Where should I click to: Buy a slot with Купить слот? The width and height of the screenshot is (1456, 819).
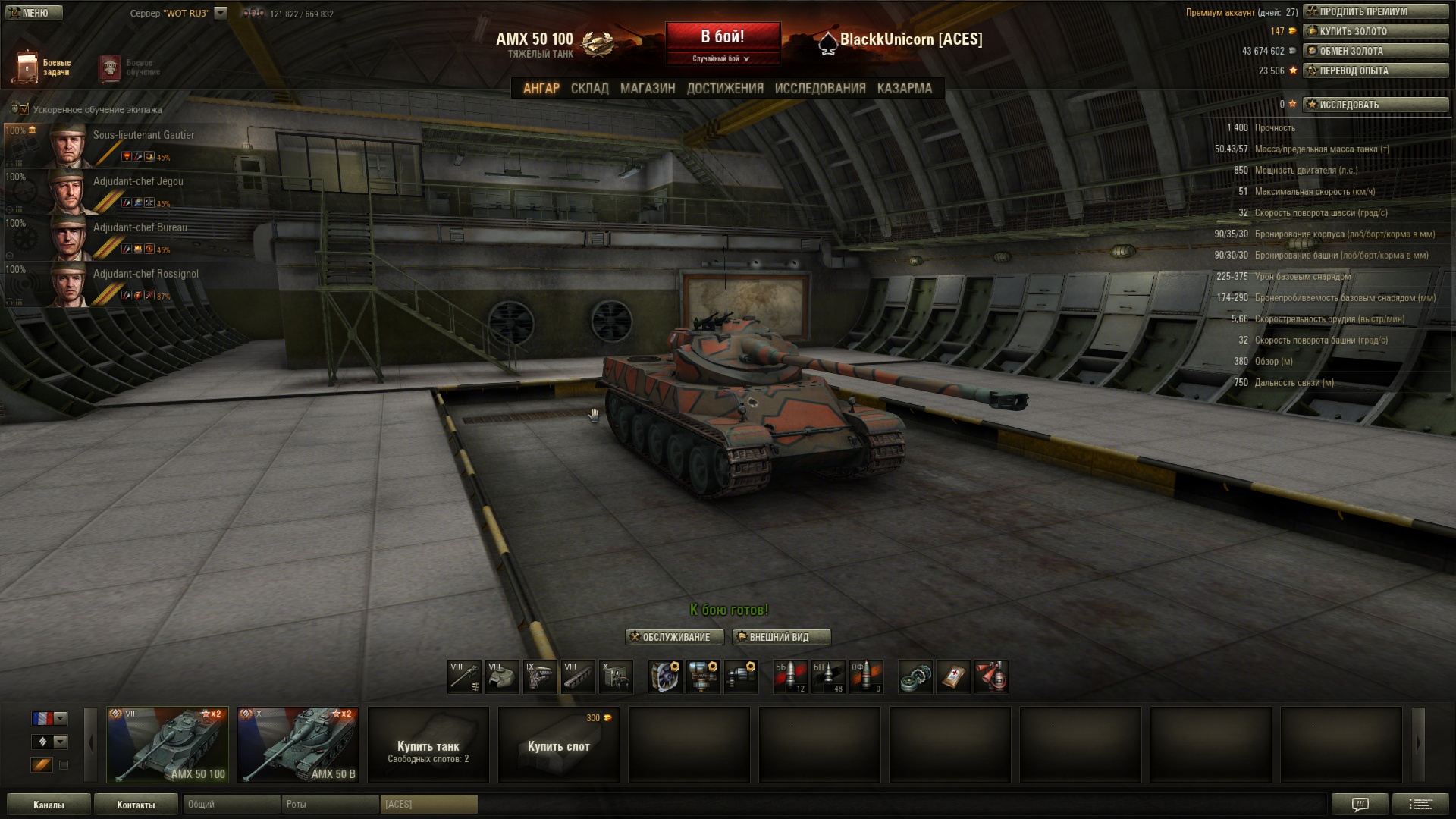tap(559, 745)
